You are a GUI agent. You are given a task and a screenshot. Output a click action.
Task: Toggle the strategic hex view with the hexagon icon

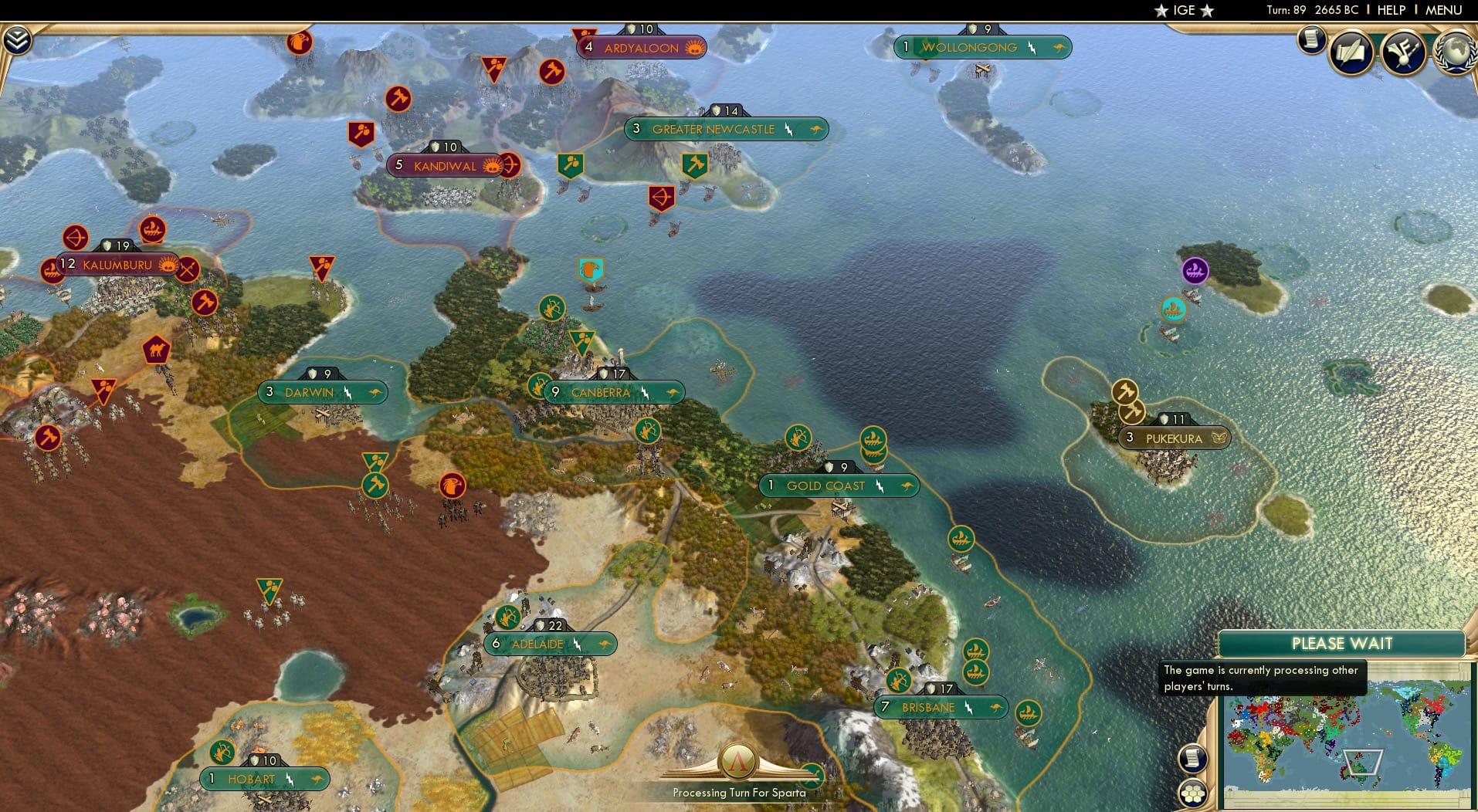point(1193,792)
